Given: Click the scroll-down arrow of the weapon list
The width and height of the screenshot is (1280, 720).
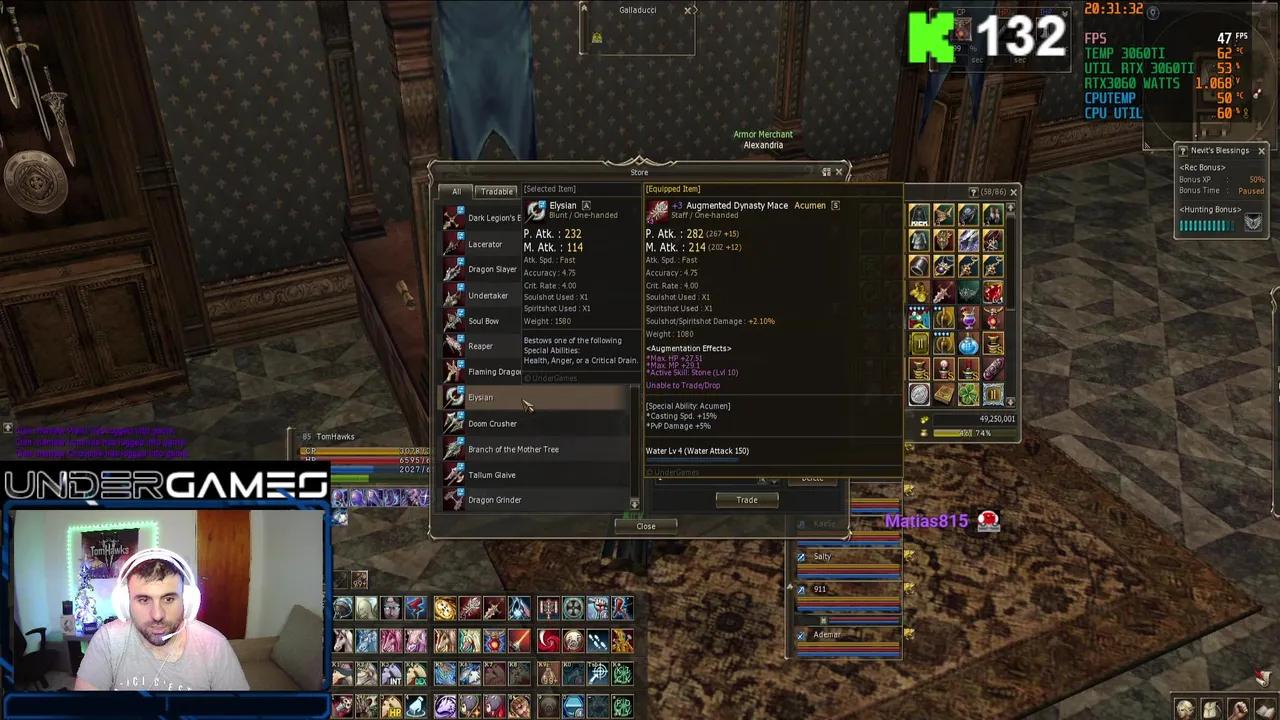Looking at the screenshot, I should point(635,502).
